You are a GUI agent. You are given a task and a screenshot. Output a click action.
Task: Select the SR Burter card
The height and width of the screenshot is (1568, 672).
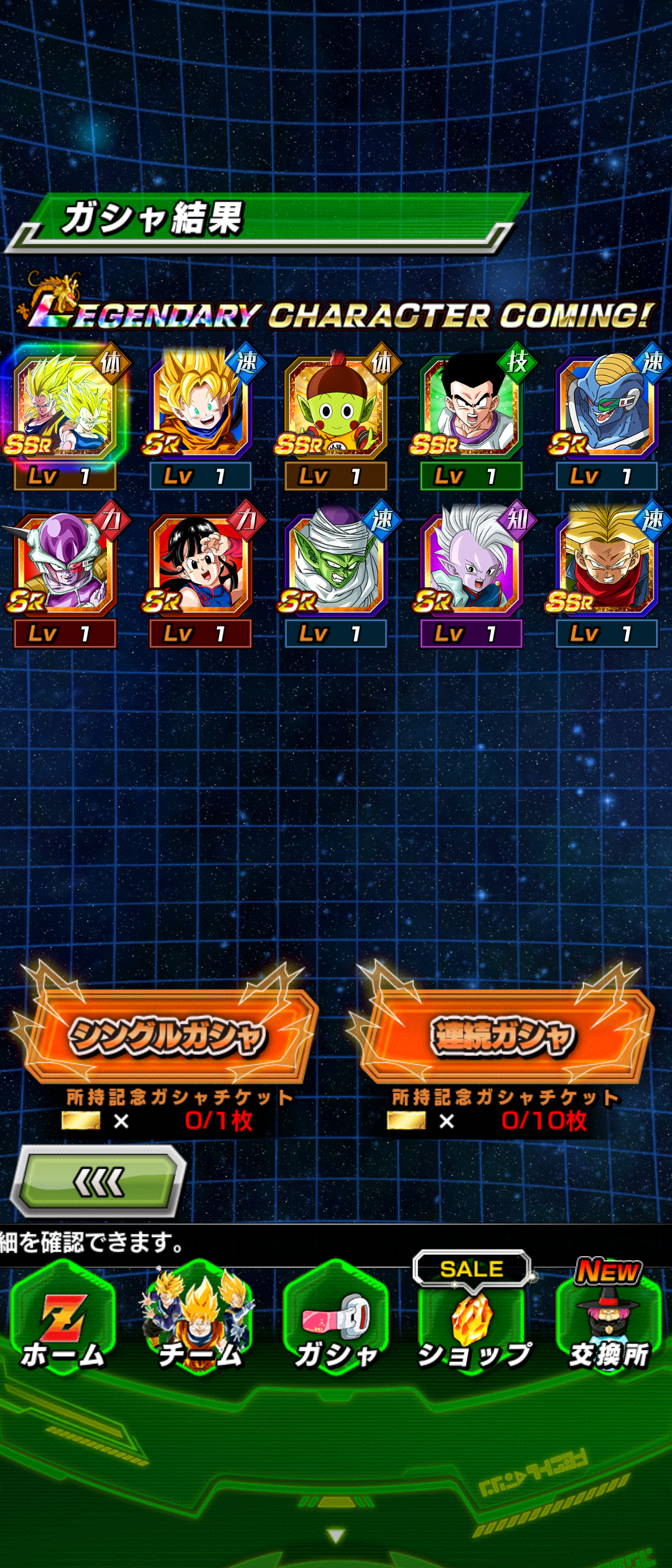[607, 406]
